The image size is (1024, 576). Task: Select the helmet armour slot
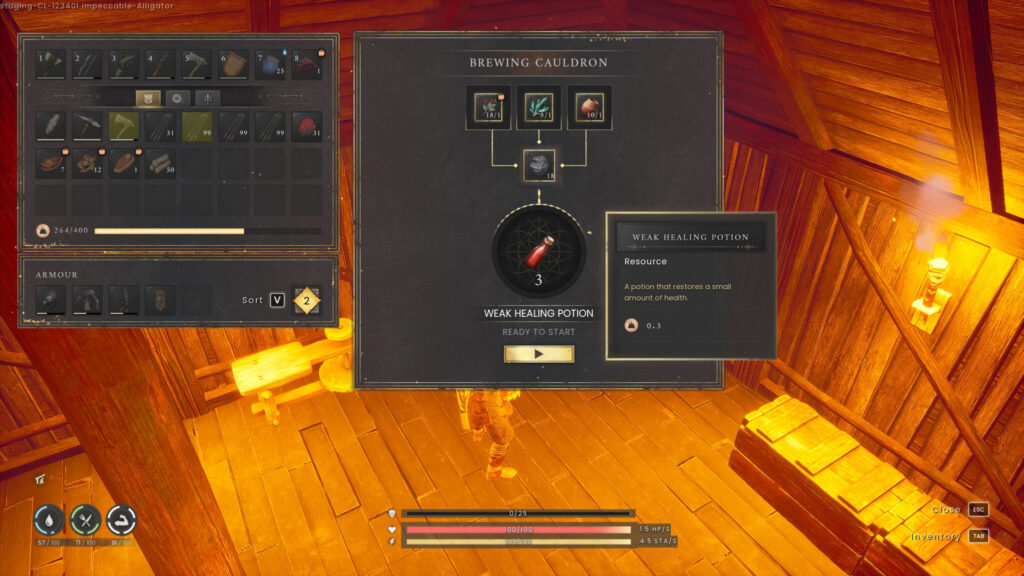[x=51, y=299]
